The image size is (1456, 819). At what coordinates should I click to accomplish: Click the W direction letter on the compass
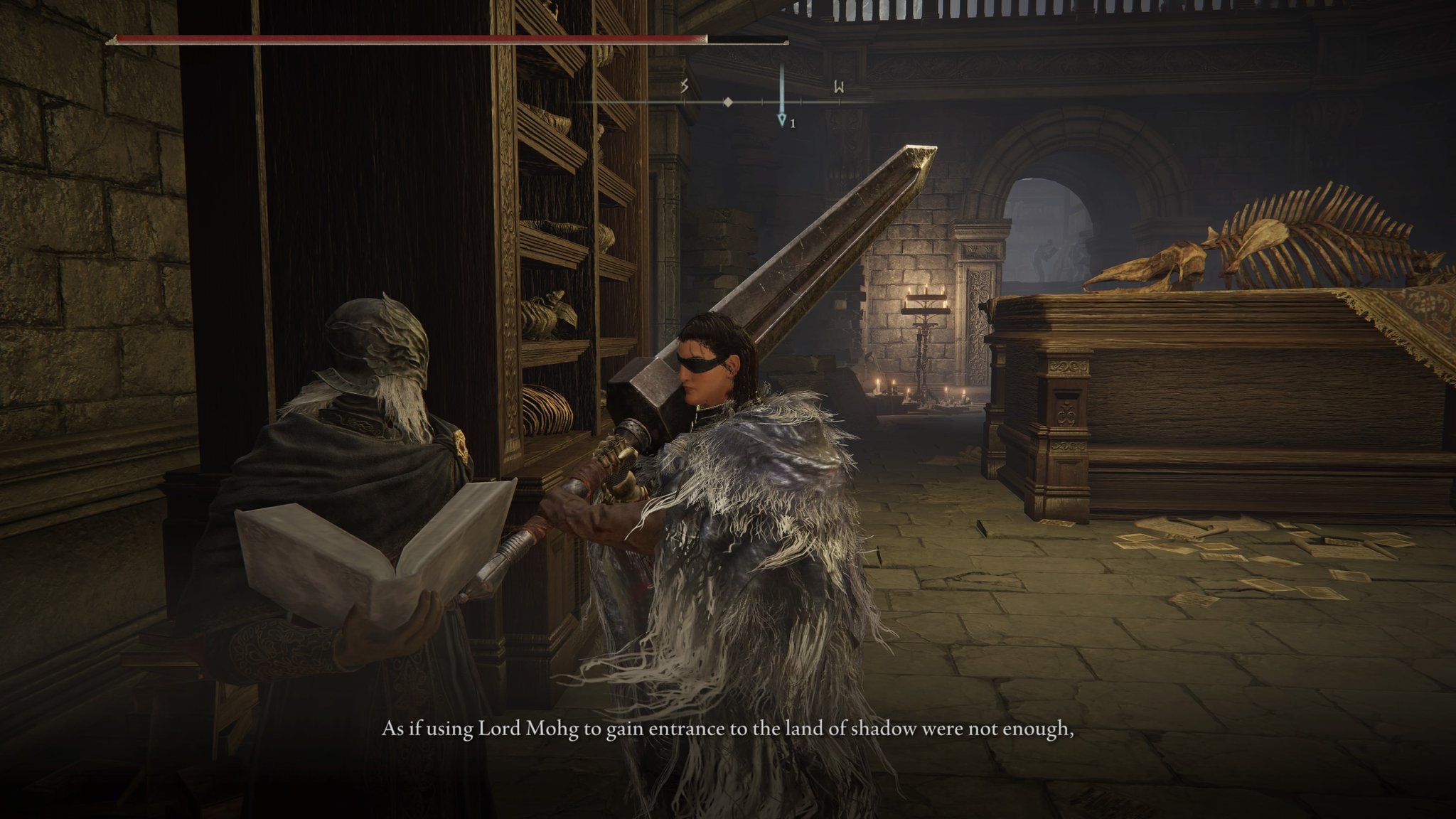click(839, 87)
